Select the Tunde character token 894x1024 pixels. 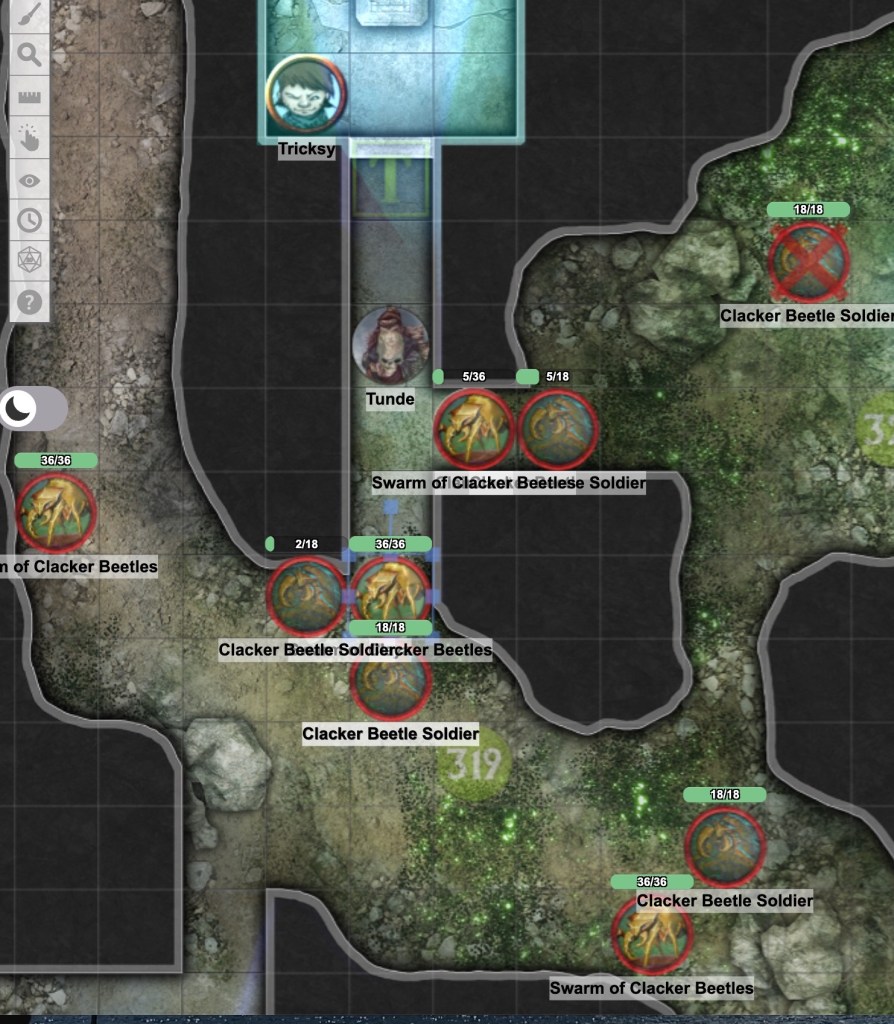click(390, 345)
